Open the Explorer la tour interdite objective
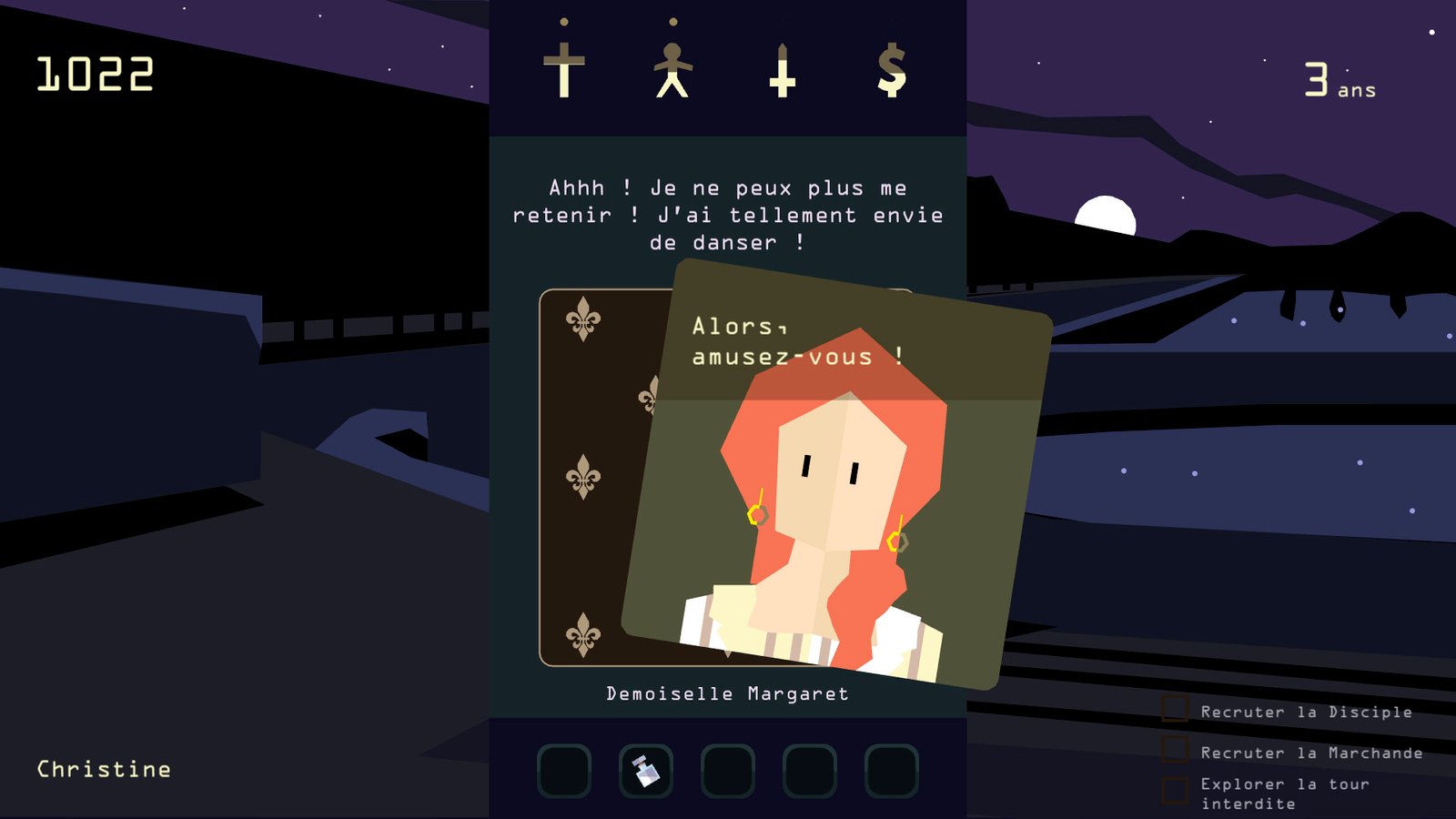 [x=1284, y=794]
